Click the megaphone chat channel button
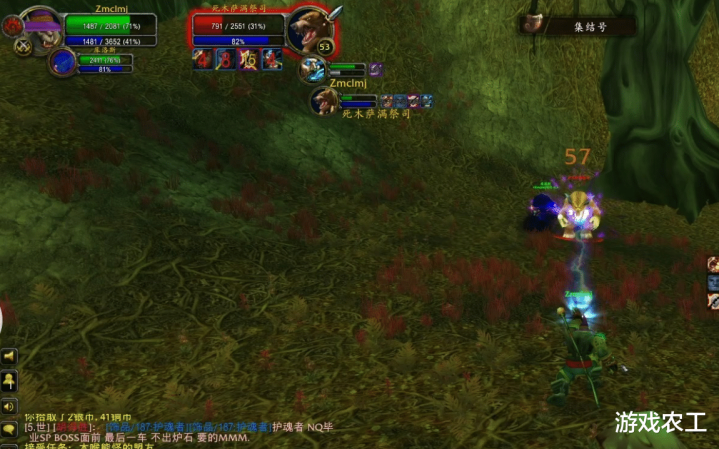Screen dimensions: 719x449 [x=9, y=357]
